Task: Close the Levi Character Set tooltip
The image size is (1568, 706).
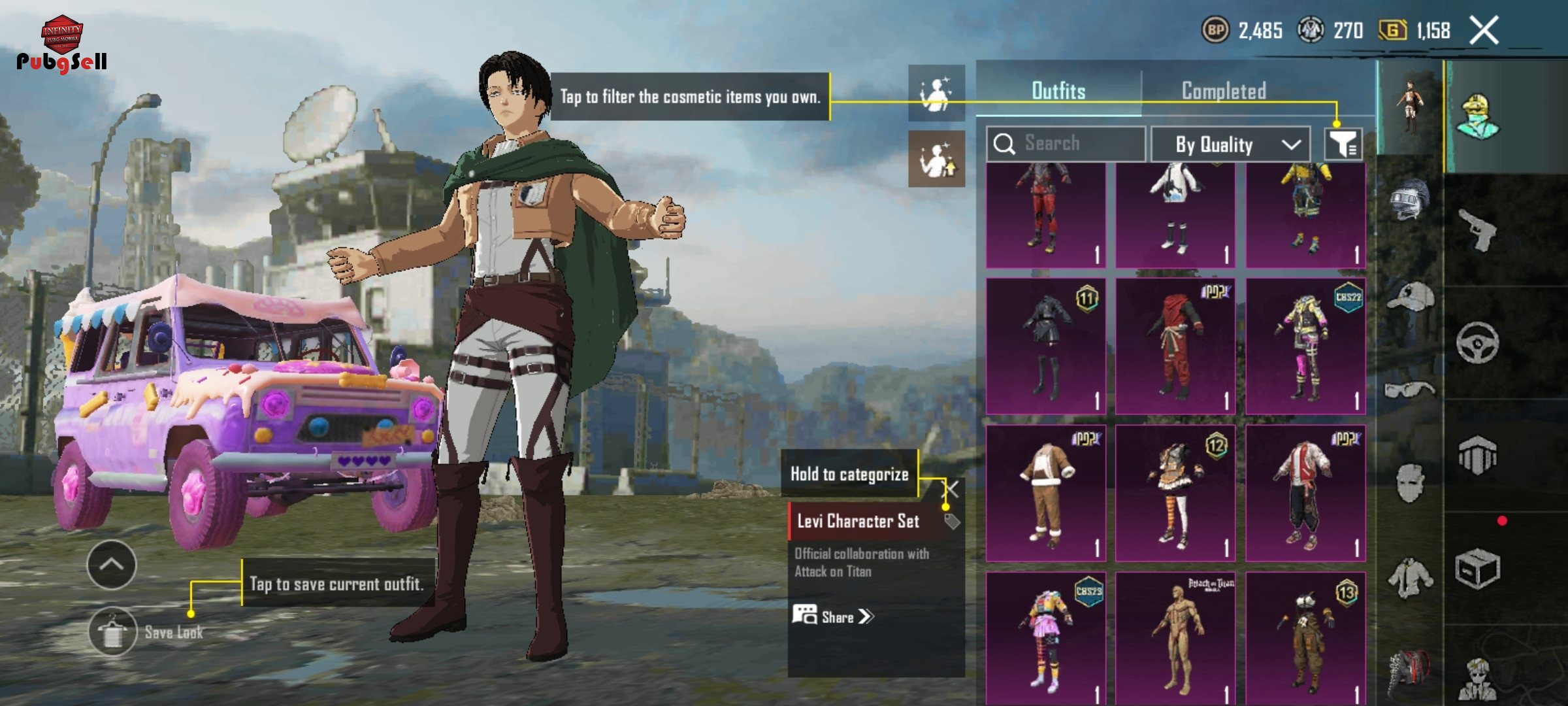Action: (953, 489)
